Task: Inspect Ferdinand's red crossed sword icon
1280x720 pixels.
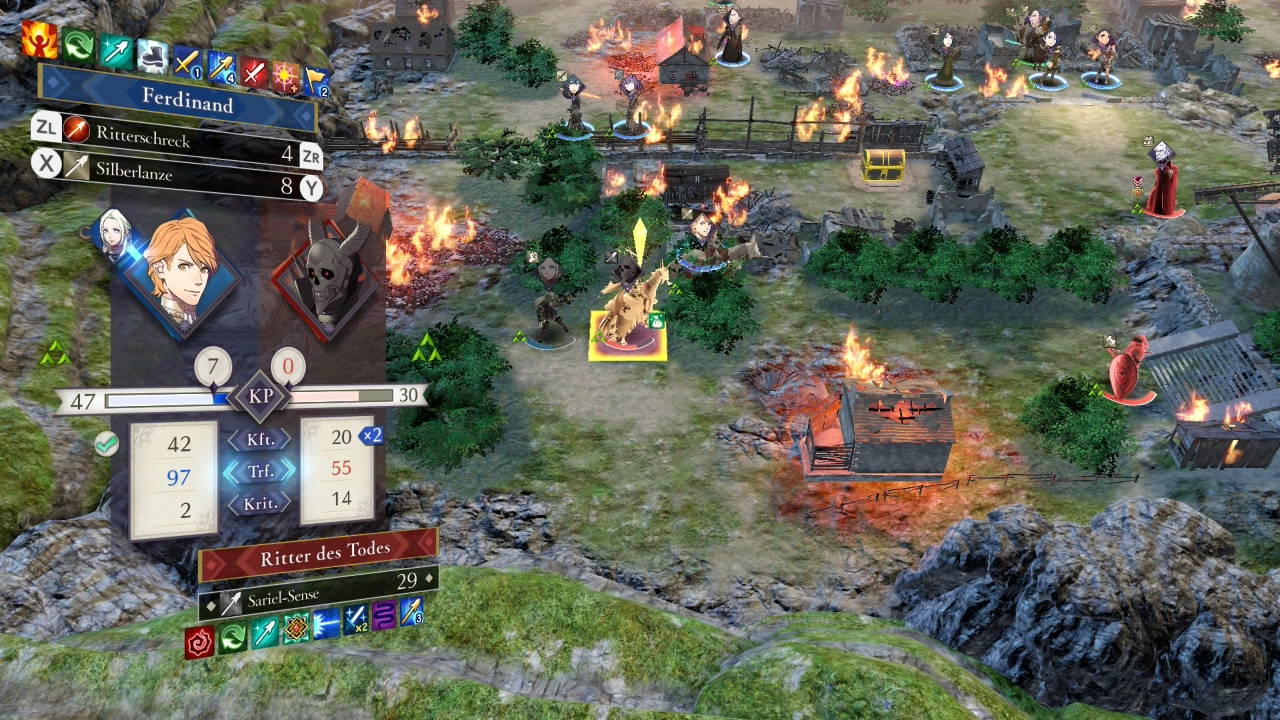Action: [255, 72]
